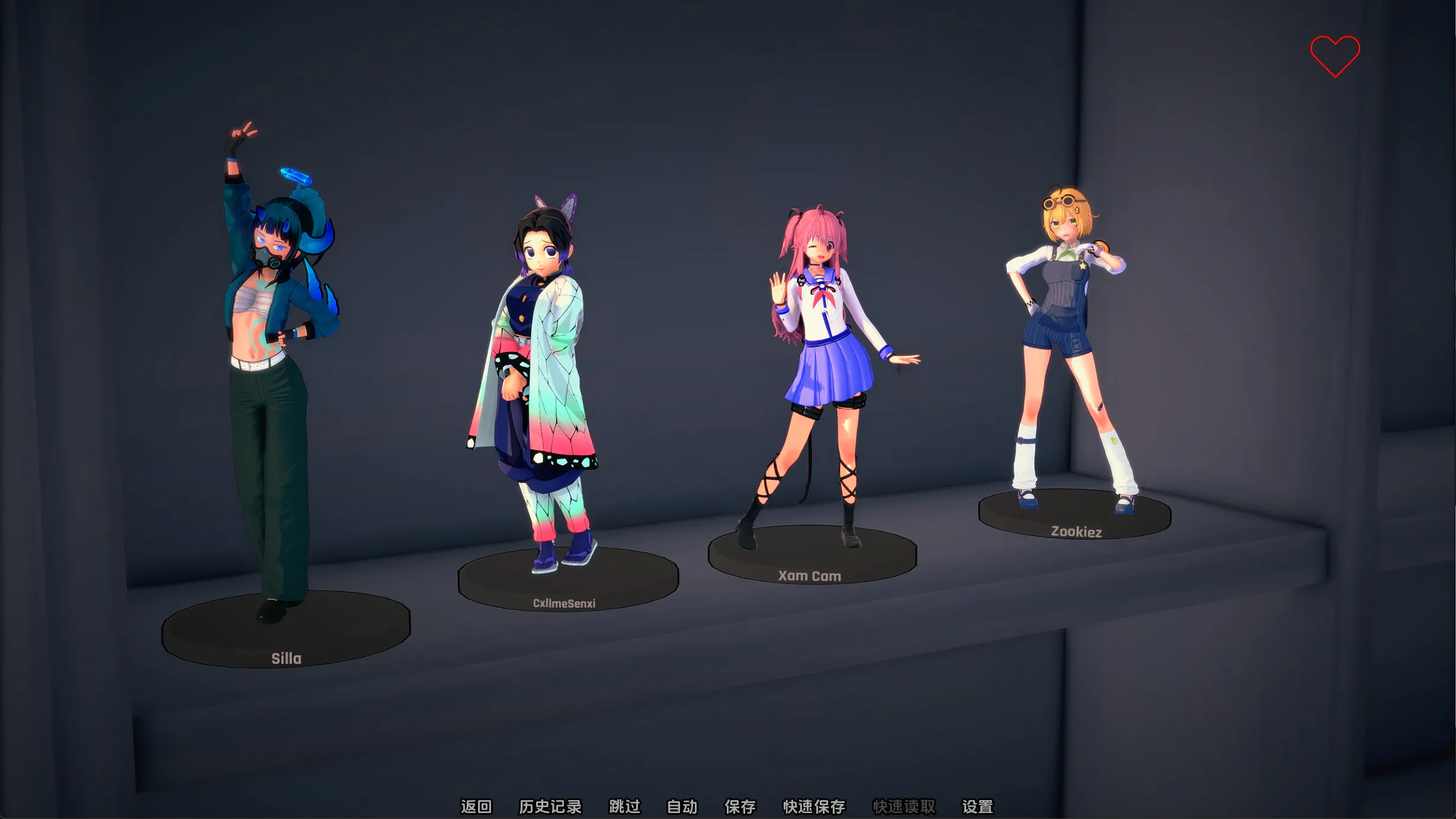
Task: Toggle 自动 auto-advance mode
Action: tap(682, 807)
